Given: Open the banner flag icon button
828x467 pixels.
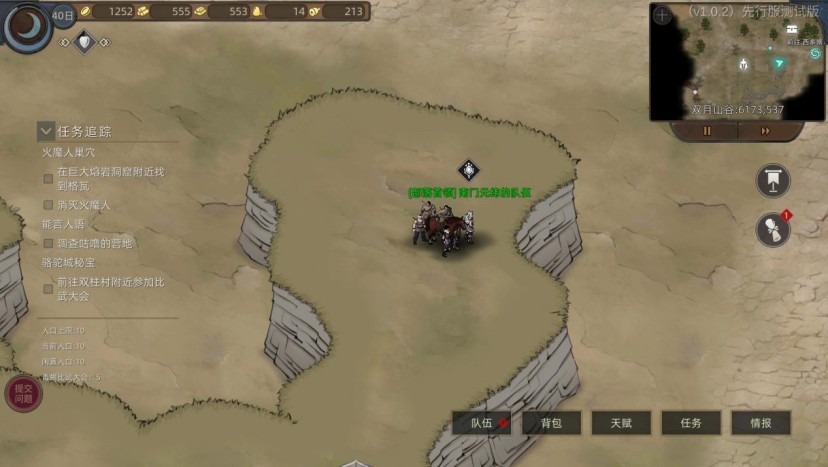Looking at the screenshot, I should (773, 181).
